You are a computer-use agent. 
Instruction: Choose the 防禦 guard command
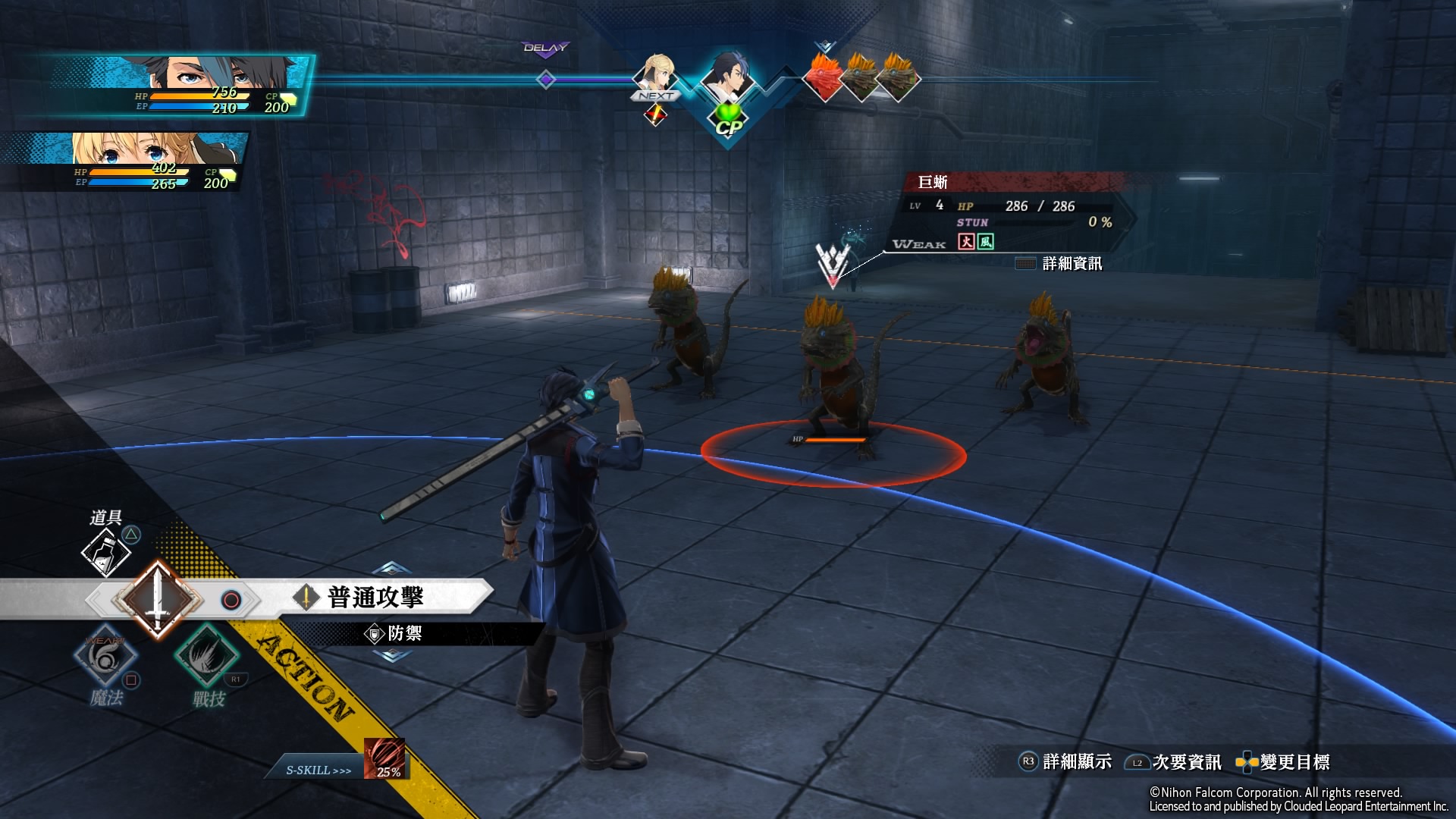click(403, 633)
